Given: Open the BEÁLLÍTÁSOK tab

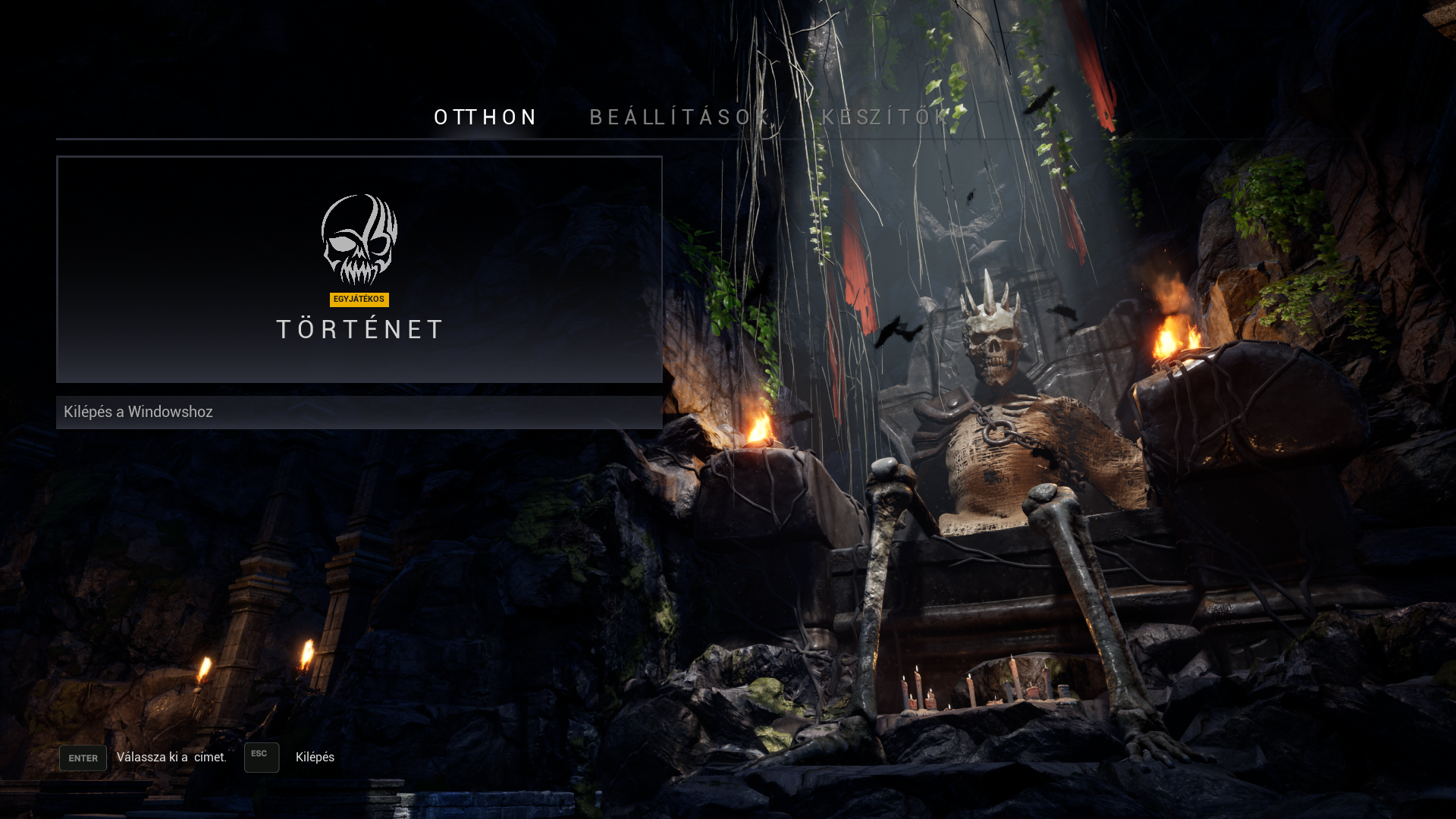Looking at the screenshot, I should coord(679,118).
